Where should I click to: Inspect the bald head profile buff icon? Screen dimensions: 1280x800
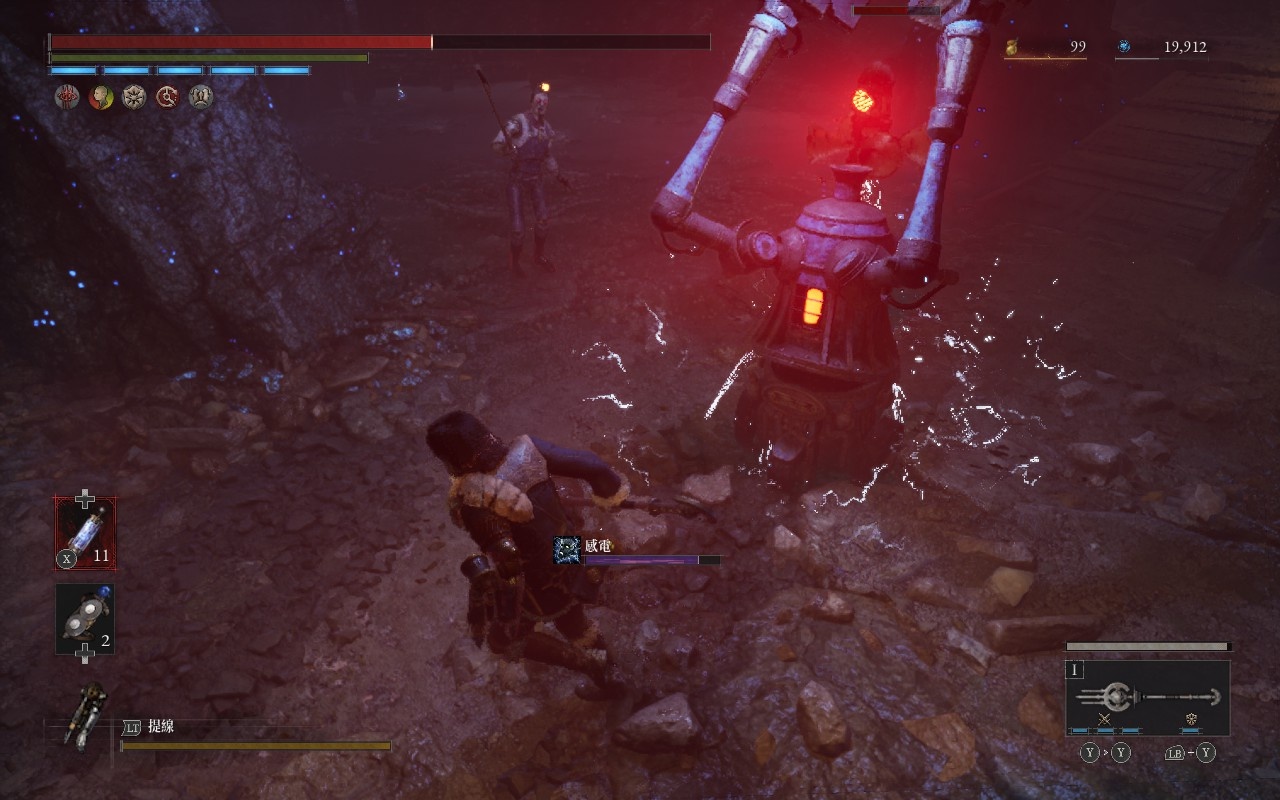pyautogui.click(x=100, y=97)
